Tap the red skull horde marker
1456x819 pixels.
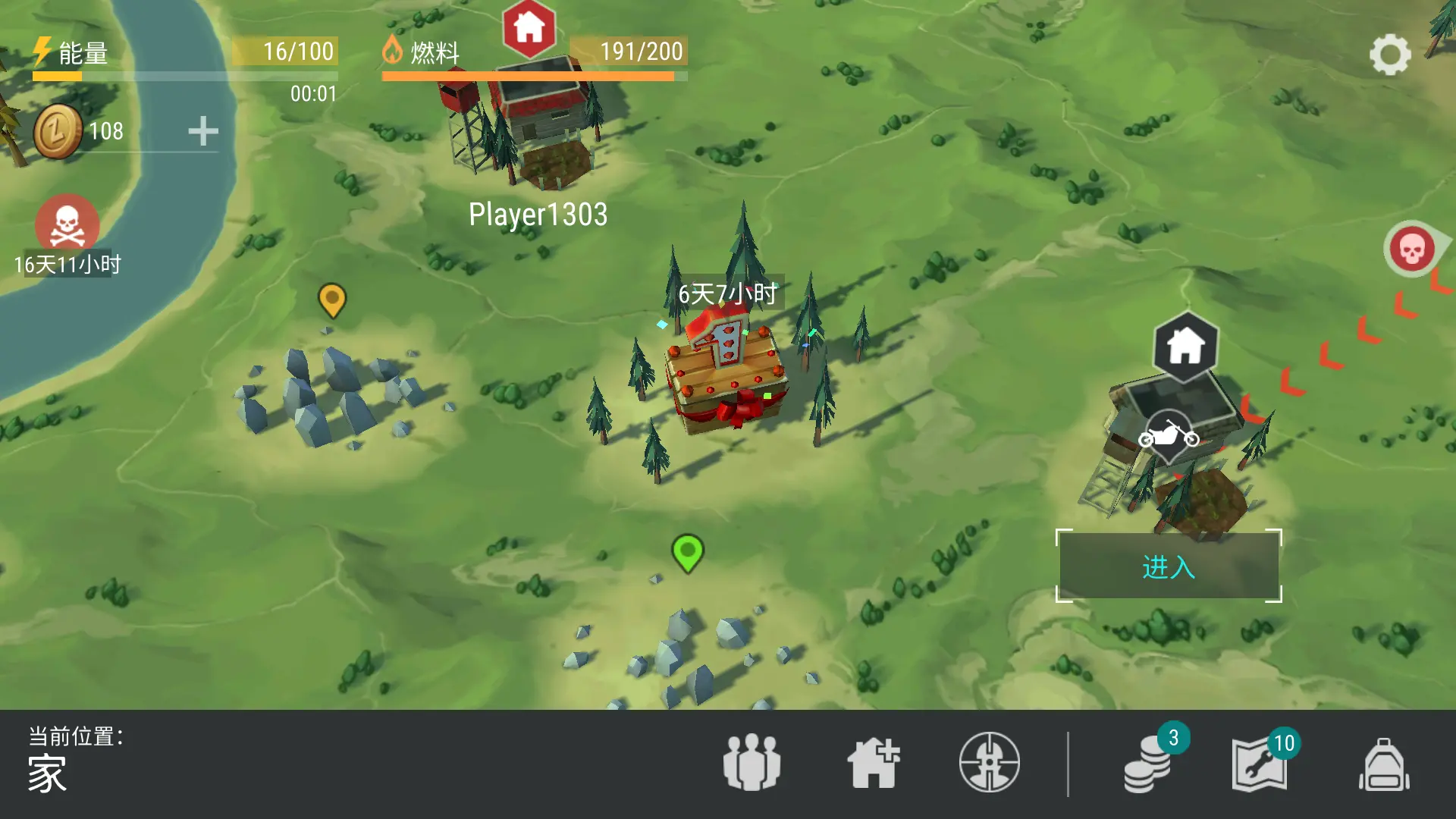click(x=1411, y=249)
